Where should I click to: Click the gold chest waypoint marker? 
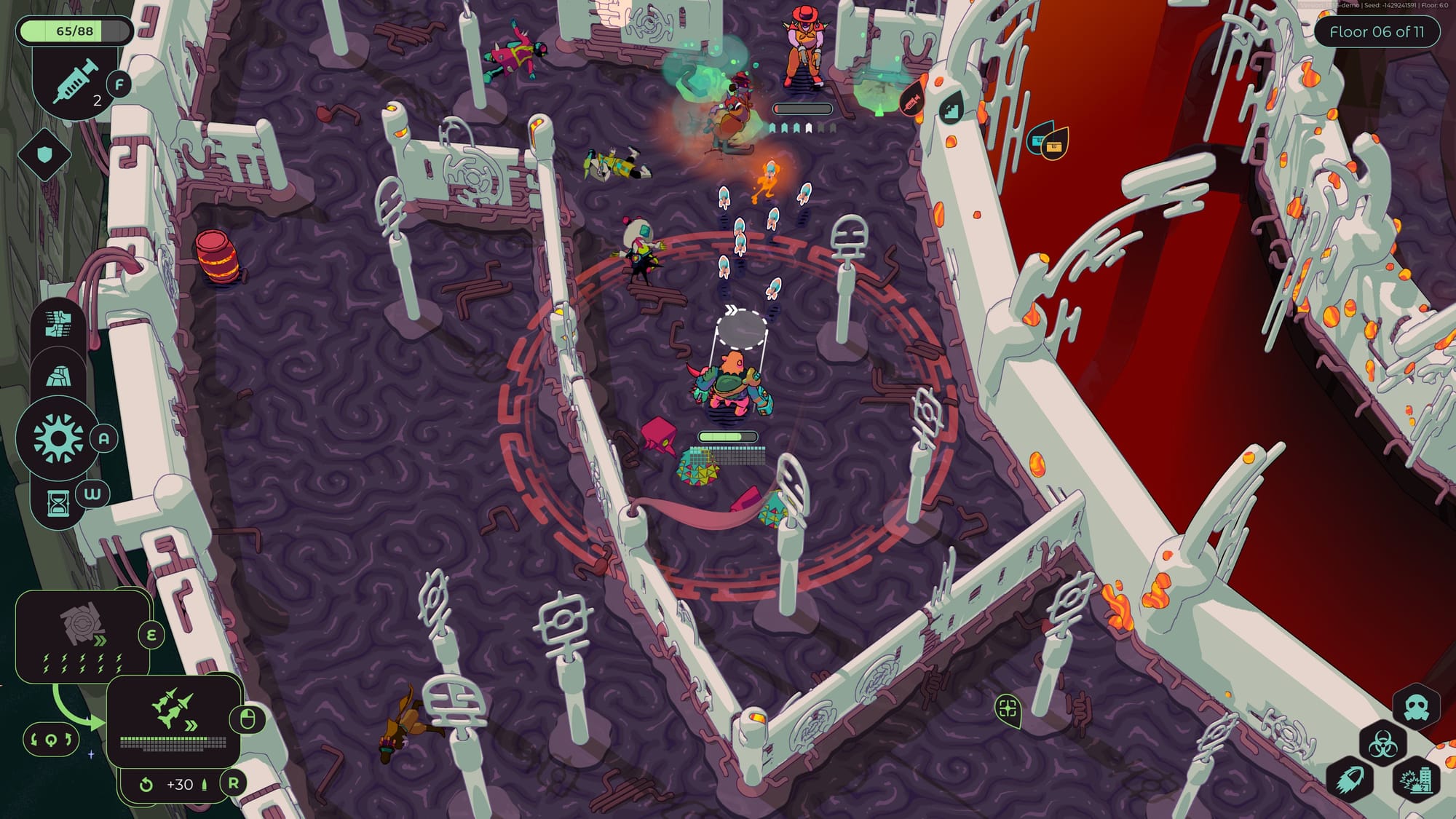(1053, 145)
